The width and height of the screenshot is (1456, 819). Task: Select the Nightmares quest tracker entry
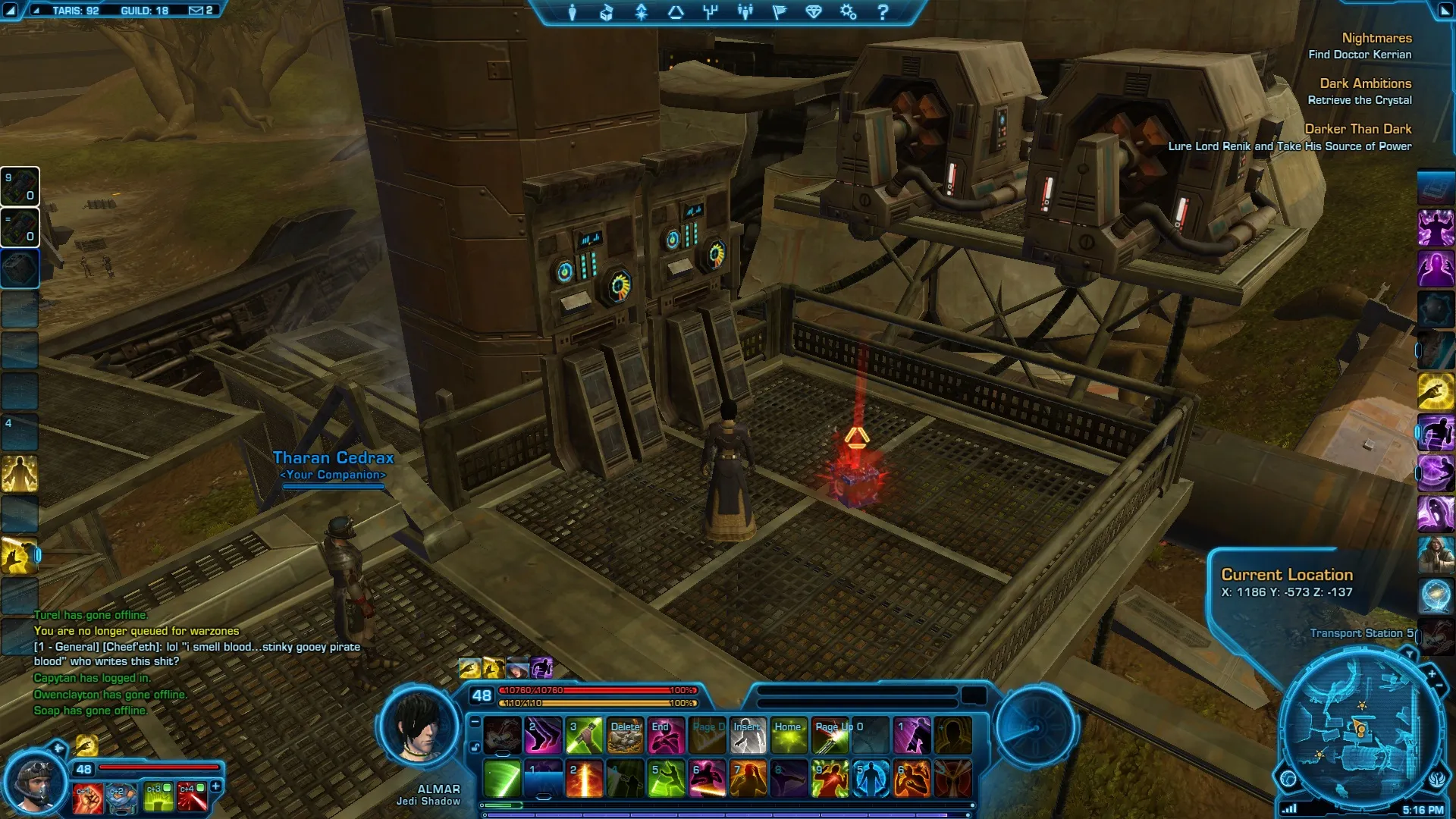(x=1376, y=38)
